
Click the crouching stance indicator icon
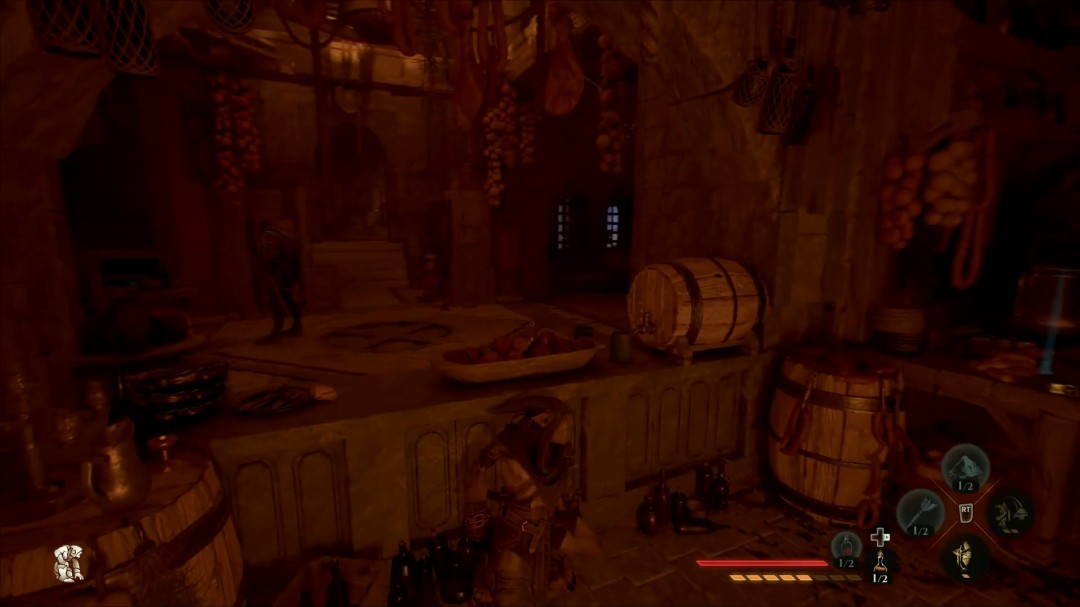point(68,563)
